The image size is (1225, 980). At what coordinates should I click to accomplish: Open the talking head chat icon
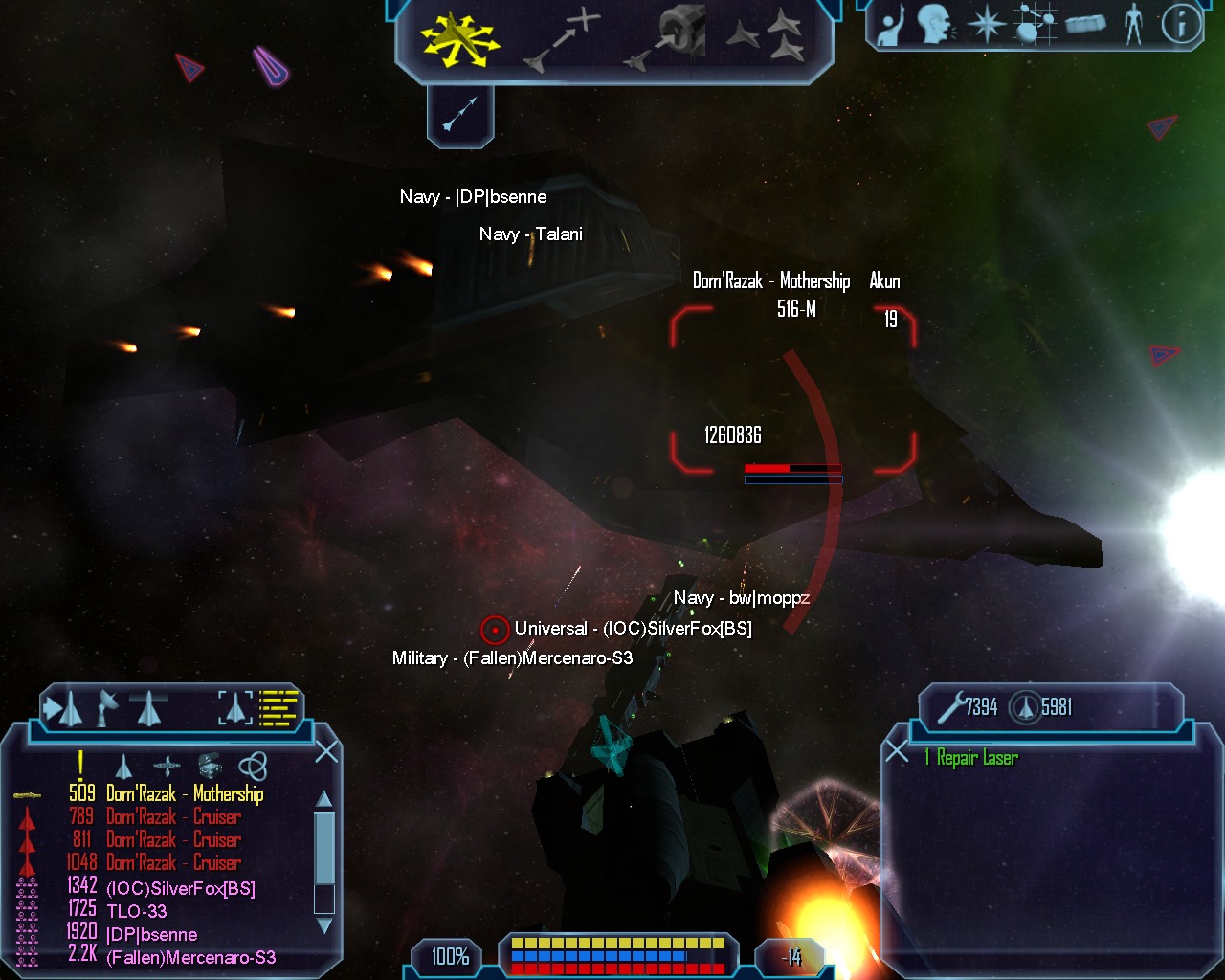point(935,25)
